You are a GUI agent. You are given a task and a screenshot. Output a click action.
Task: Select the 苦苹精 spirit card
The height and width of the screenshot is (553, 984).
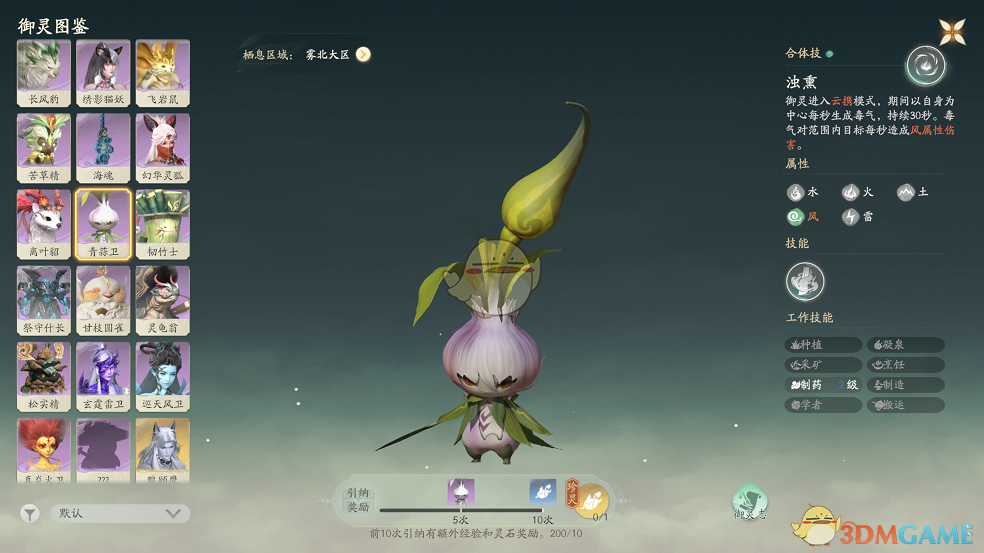pyautogui.click(x=44, y=148)
